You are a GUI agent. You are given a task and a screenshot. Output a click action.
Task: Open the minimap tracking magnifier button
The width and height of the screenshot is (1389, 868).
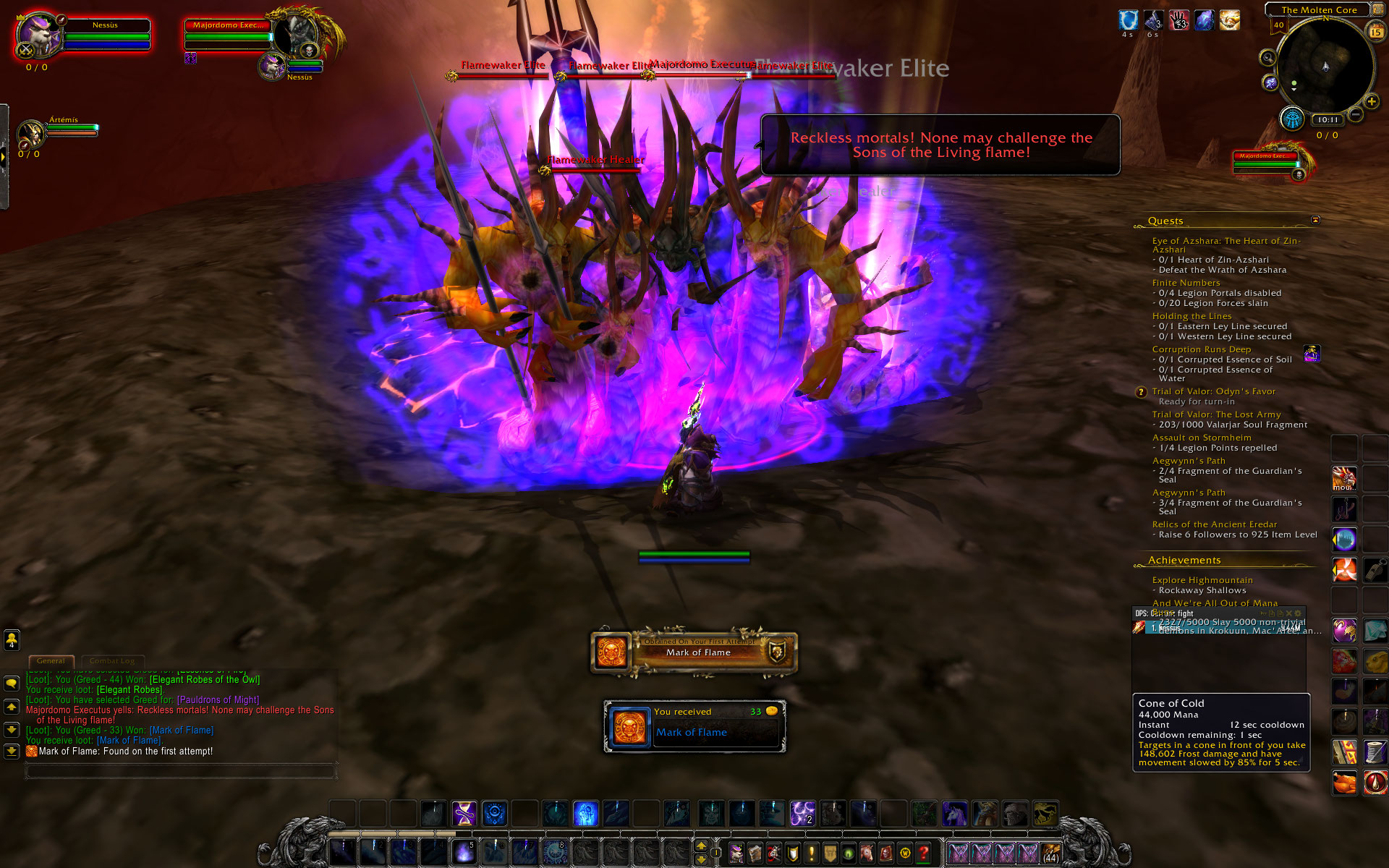click(x=1267, y=58)
